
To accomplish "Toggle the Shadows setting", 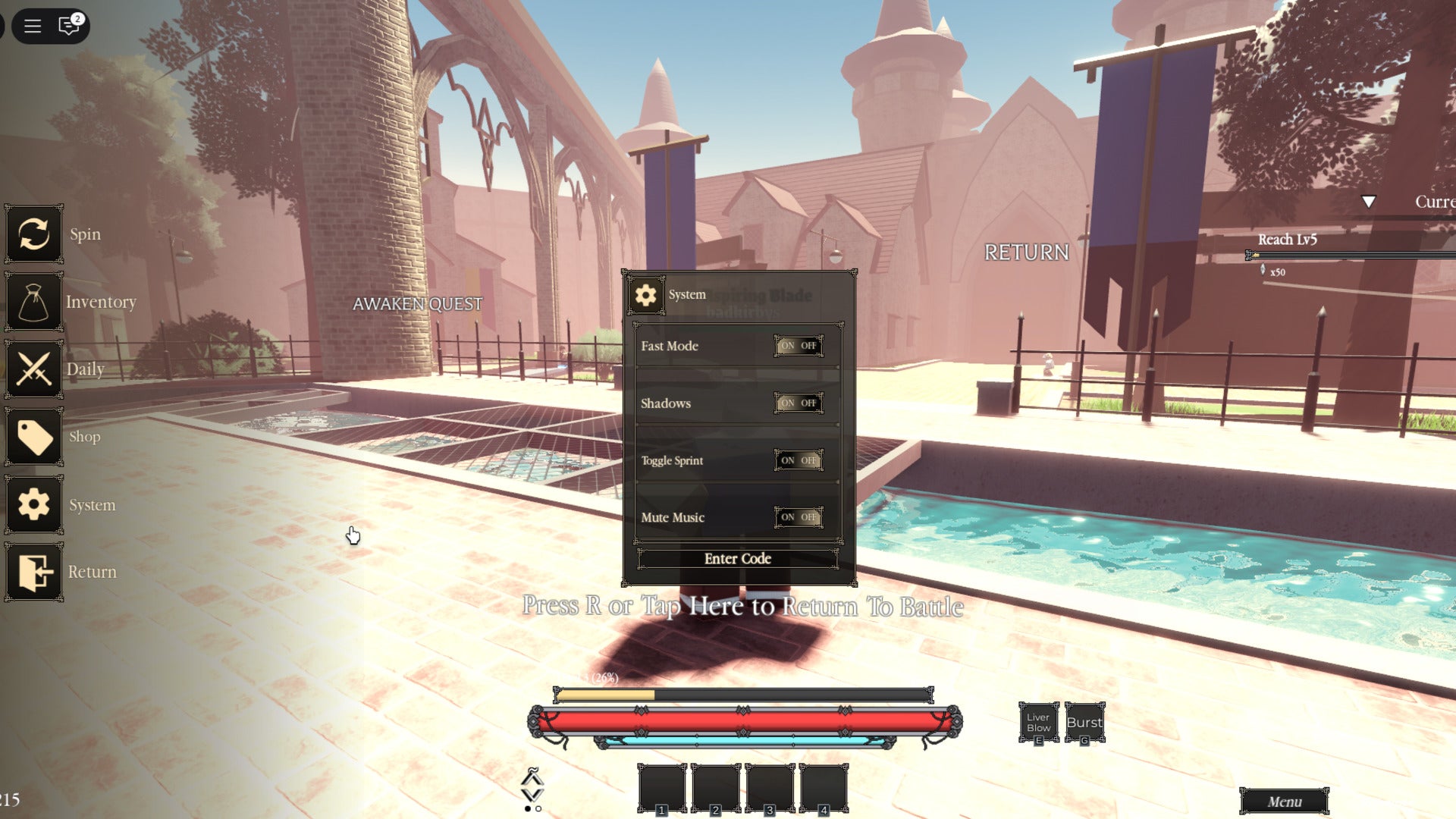I will pyautogui.click(x=798, y=403).
